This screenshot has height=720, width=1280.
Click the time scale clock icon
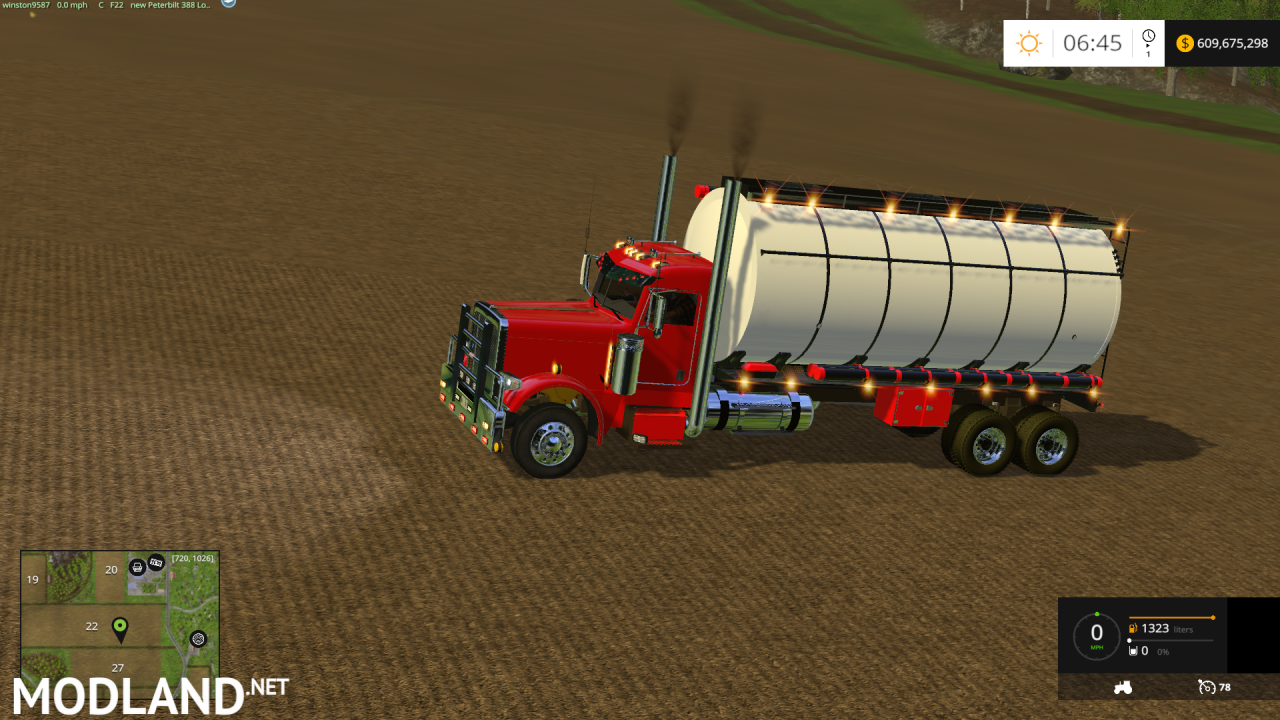pyautogui.click(x=1146, y=38)
